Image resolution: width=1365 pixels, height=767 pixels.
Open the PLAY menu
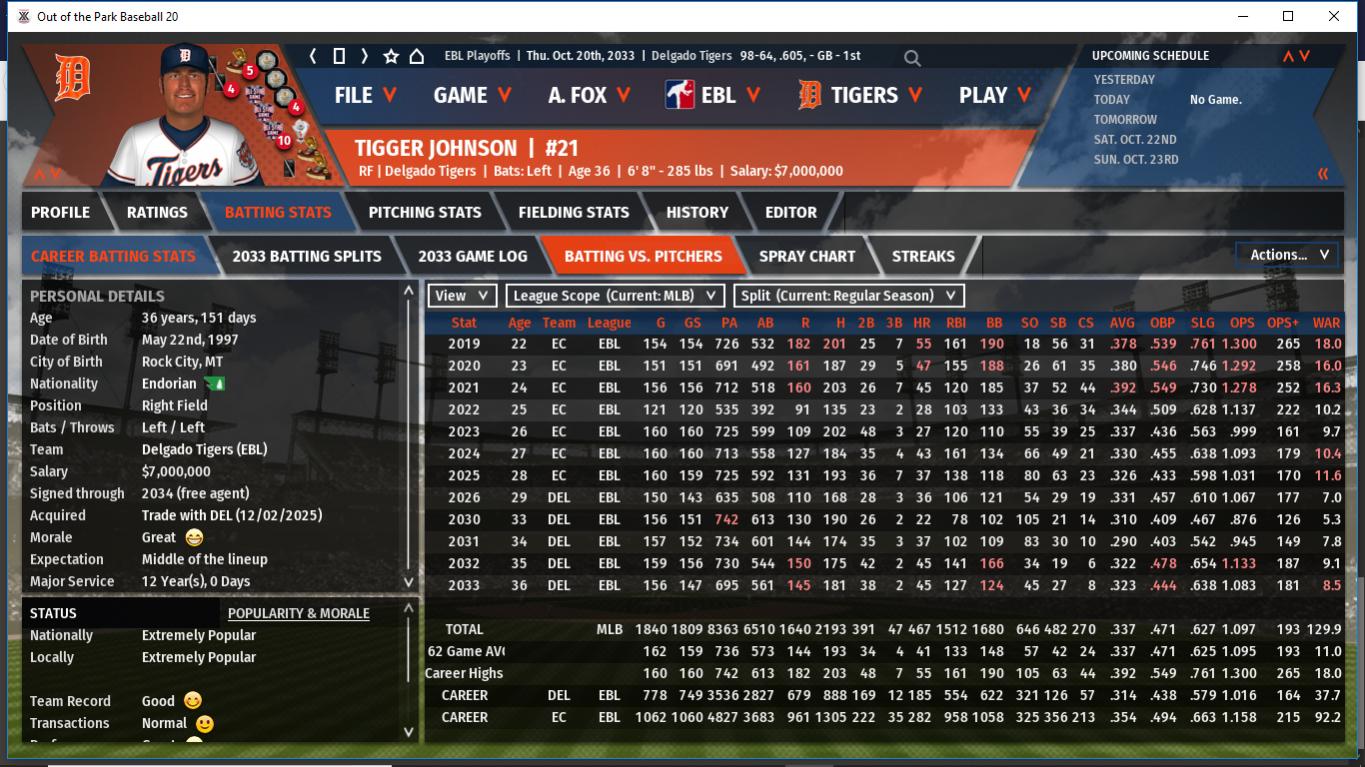(x=995, y=95)
